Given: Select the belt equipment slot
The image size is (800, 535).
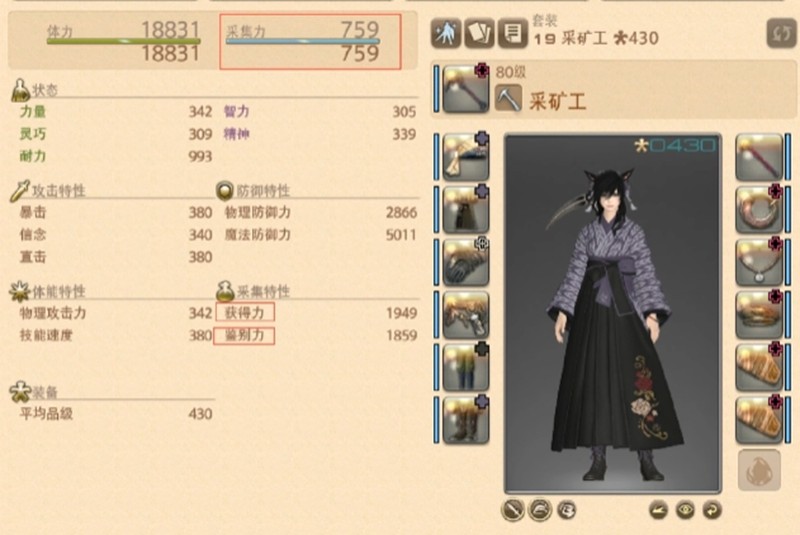Looking at the screenshot, I should (x=465, y=314).
